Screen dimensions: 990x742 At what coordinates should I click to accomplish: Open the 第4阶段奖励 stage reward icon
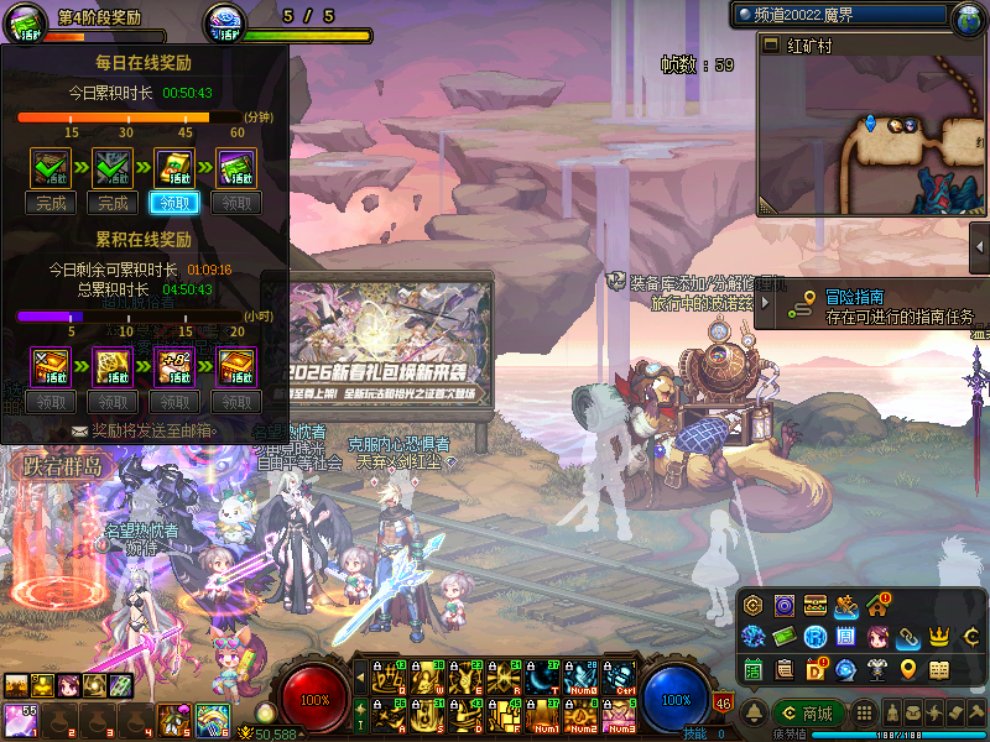click(28, 22)
